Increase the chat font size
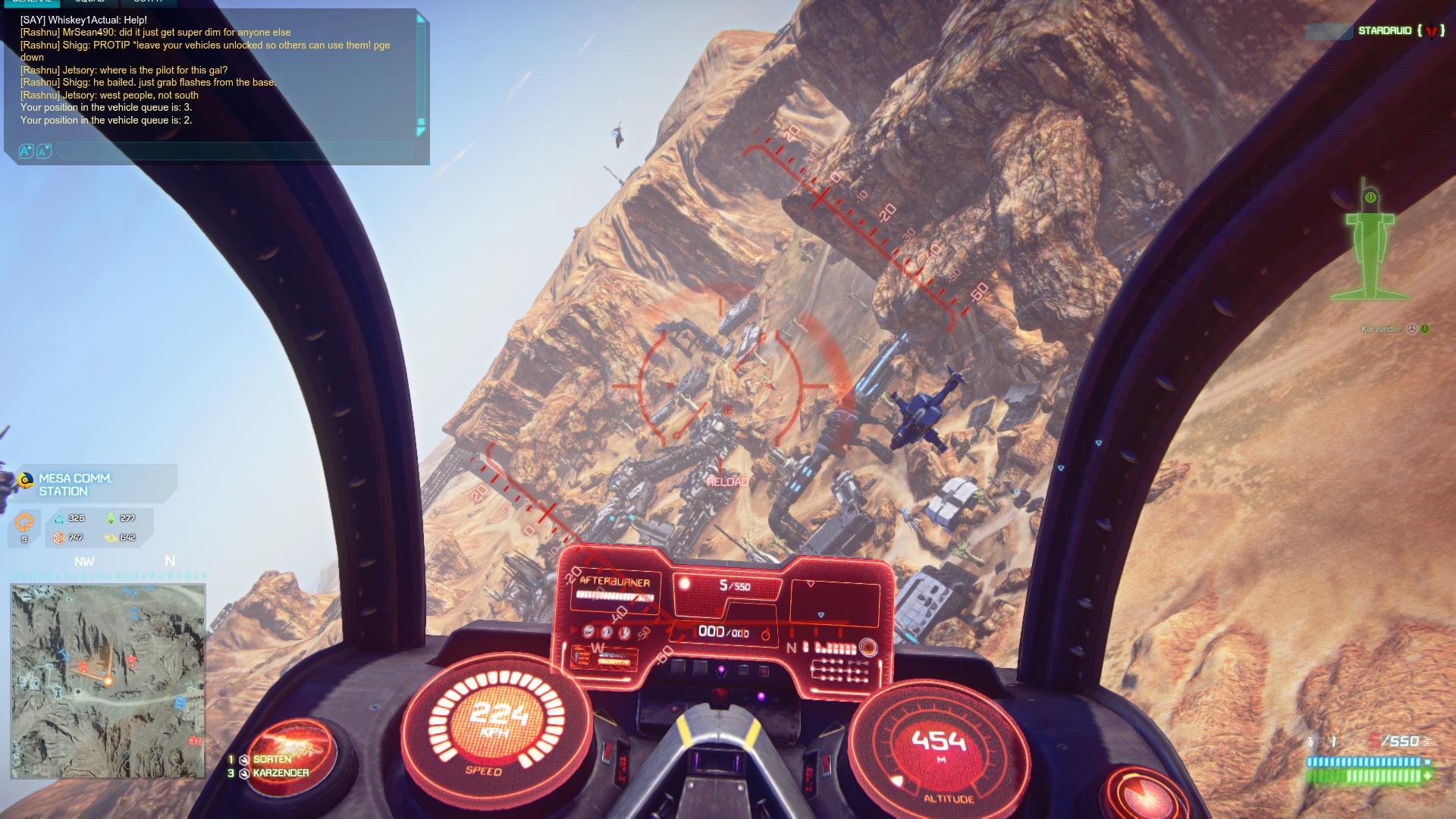1456x819 pixels. pyautogui.click(x=26, y=152)
